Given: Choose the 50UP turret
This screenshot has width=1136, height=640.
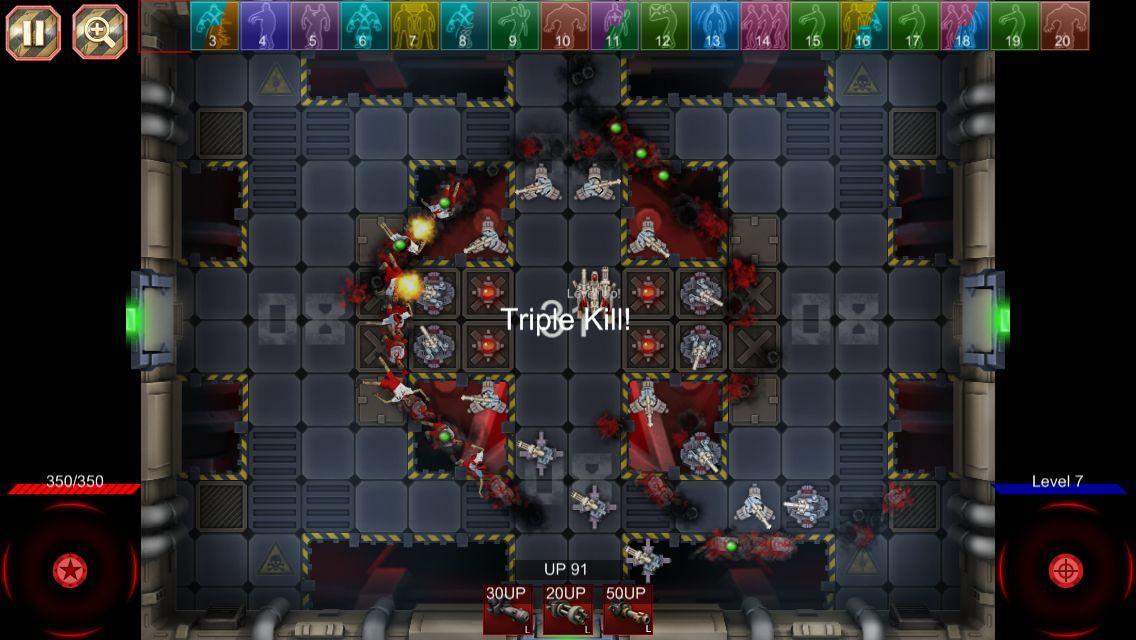Looking at the screenshot, I should [627, 610].
